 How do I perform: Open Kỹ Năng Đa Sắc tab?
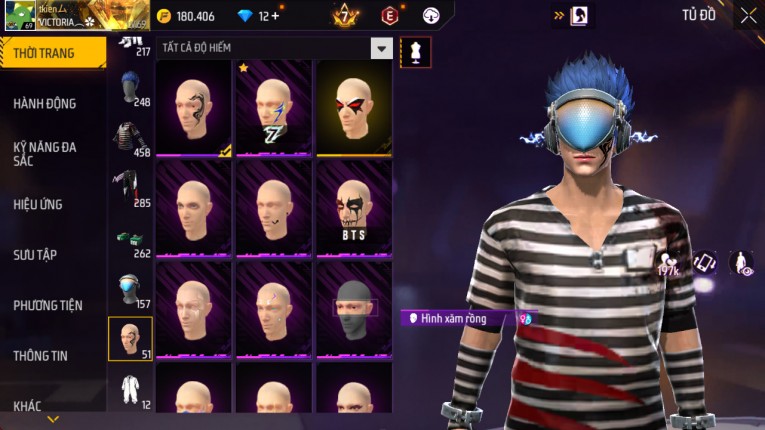[x=45, y=153]
